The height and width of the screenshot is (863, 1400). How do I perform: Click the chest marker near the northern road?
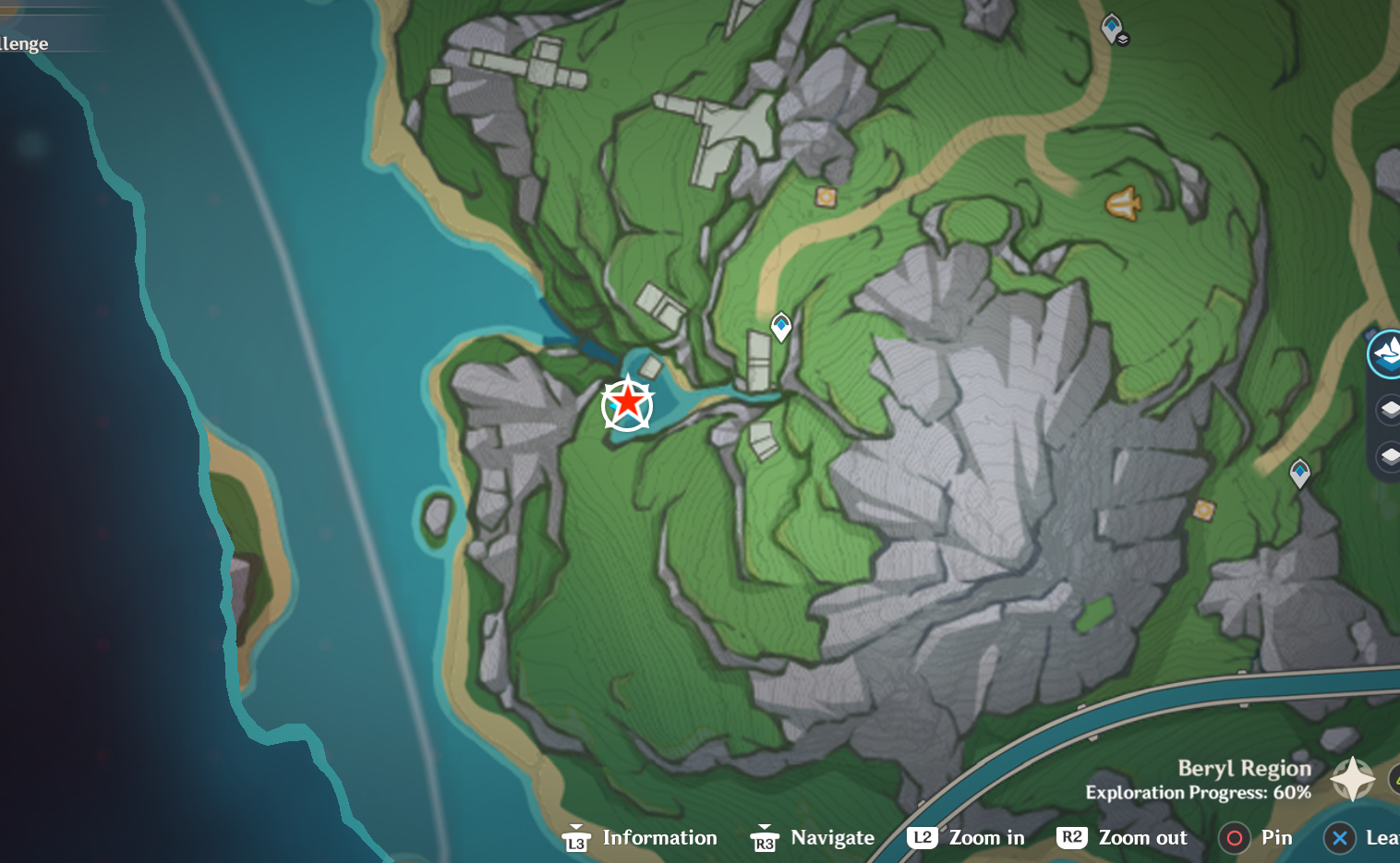825,196
